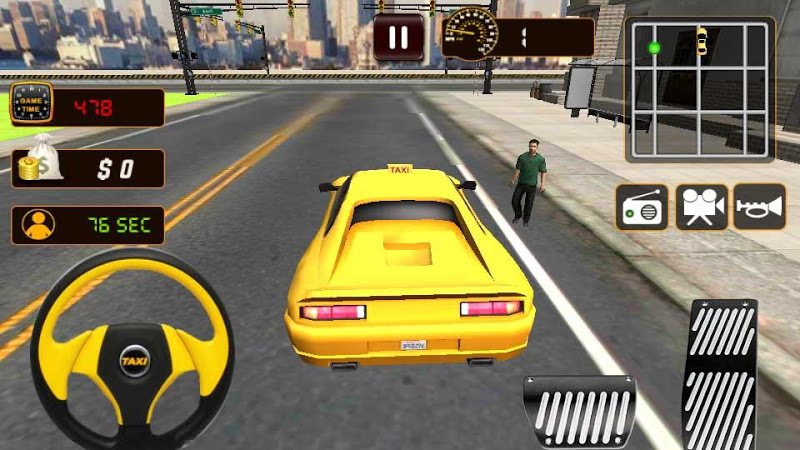
Task: Honk the taxi horn
Action: [x=759, y=207]
